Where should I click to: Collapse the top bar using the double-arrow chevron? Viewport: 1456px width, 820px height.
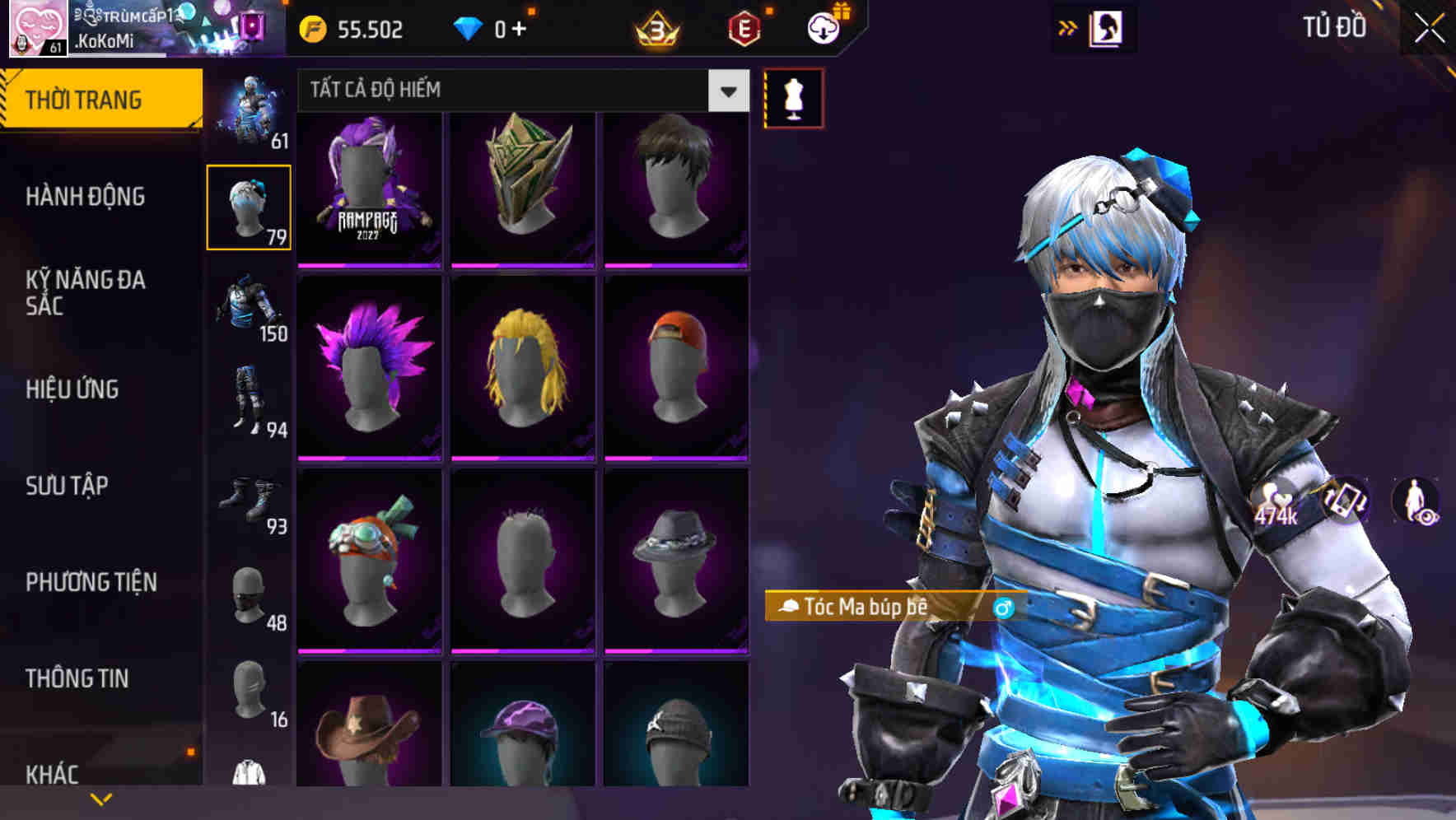coord(1068,26)
